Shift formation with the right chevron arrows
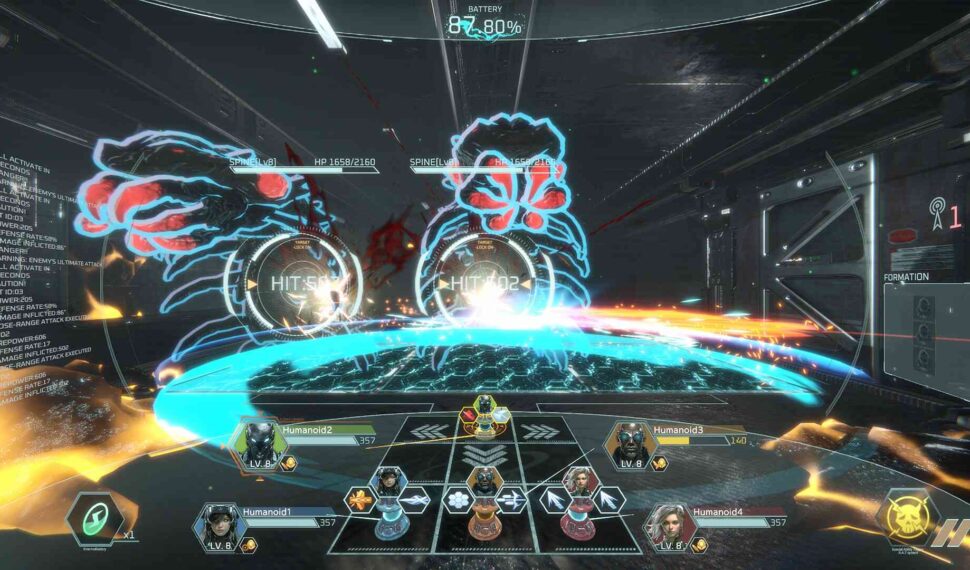Viewport: 970px width, 570px height. click(541, 432)
